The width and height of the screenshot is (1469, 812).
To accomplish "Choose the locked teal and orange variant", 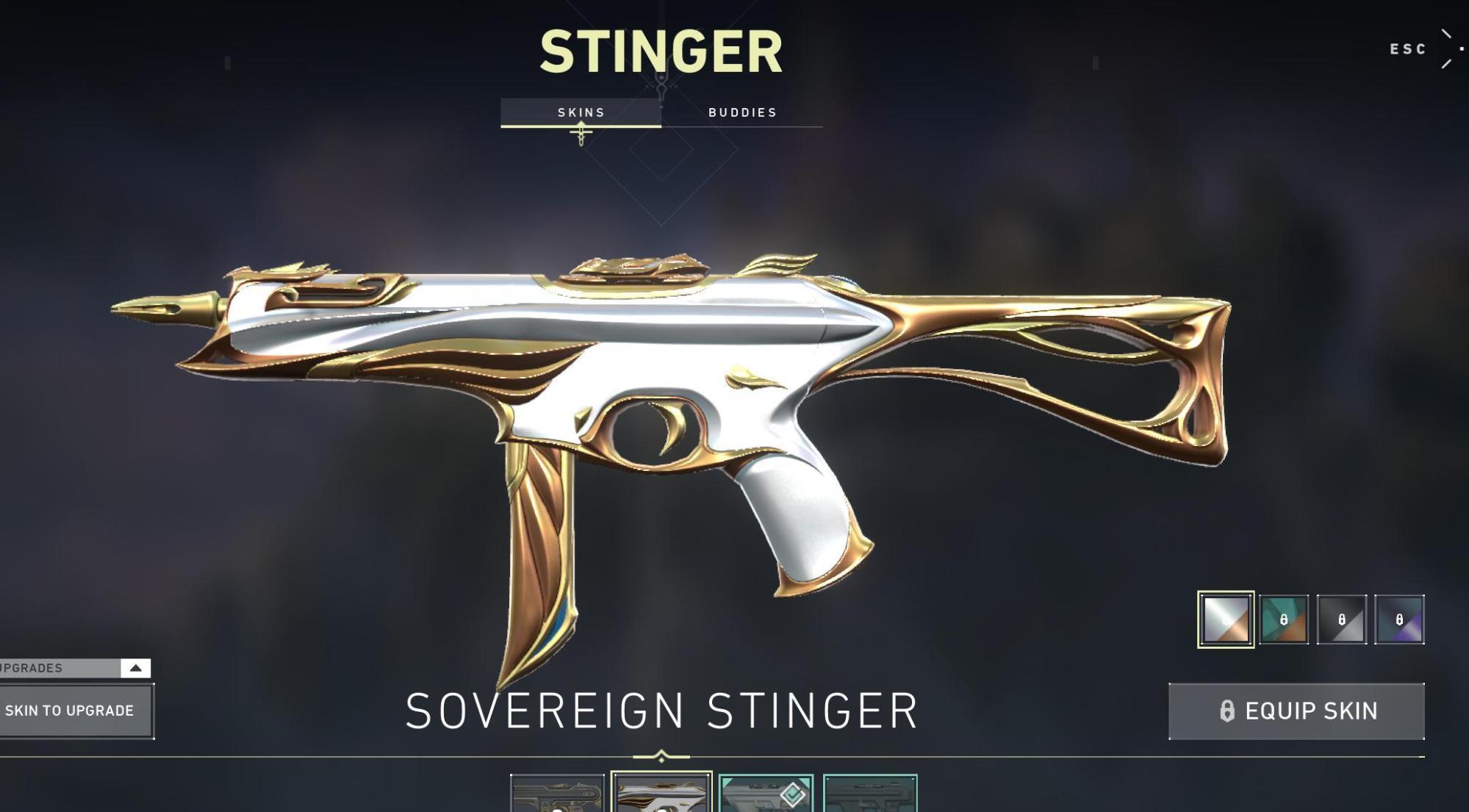I will coord(1284,619).
